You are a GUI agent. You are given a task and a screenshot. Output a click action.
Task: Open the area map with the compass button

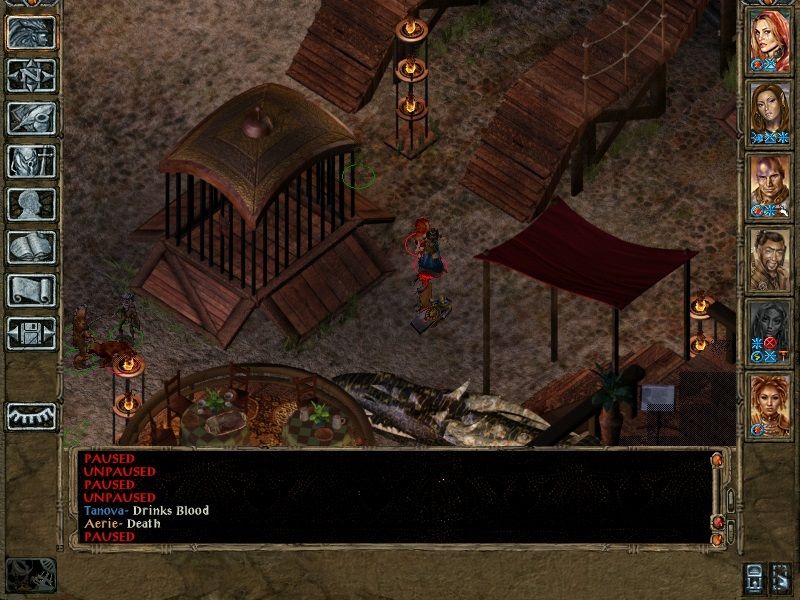click(31, 75)
